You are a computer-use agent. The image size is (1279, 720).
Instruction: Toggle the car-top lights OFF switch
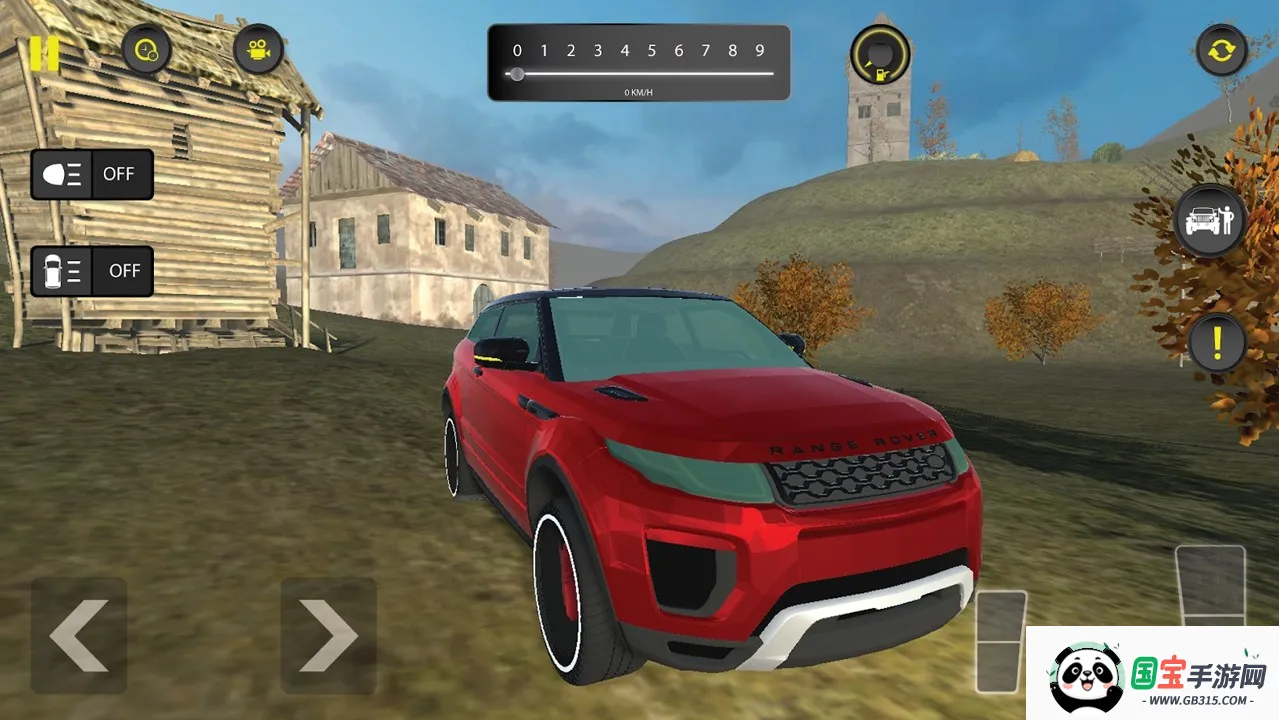pyautogui.click(x=92, y=271)
